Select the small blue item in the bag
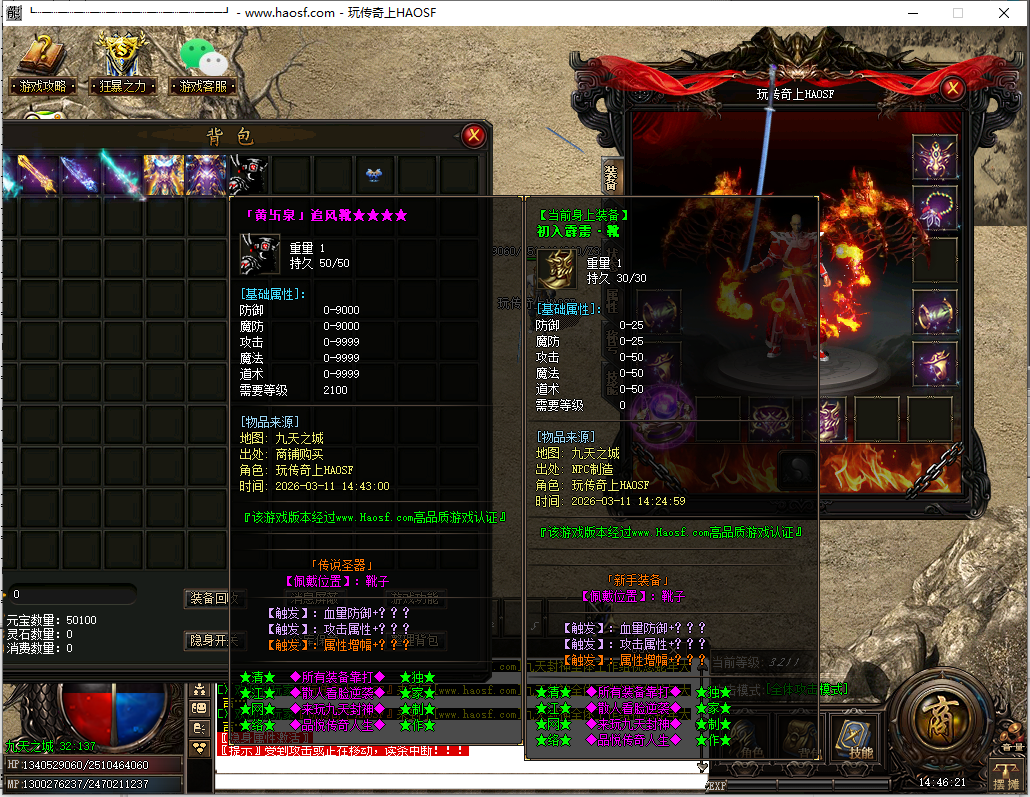This screenshot has width=1030, height=797. click(375, 175)
